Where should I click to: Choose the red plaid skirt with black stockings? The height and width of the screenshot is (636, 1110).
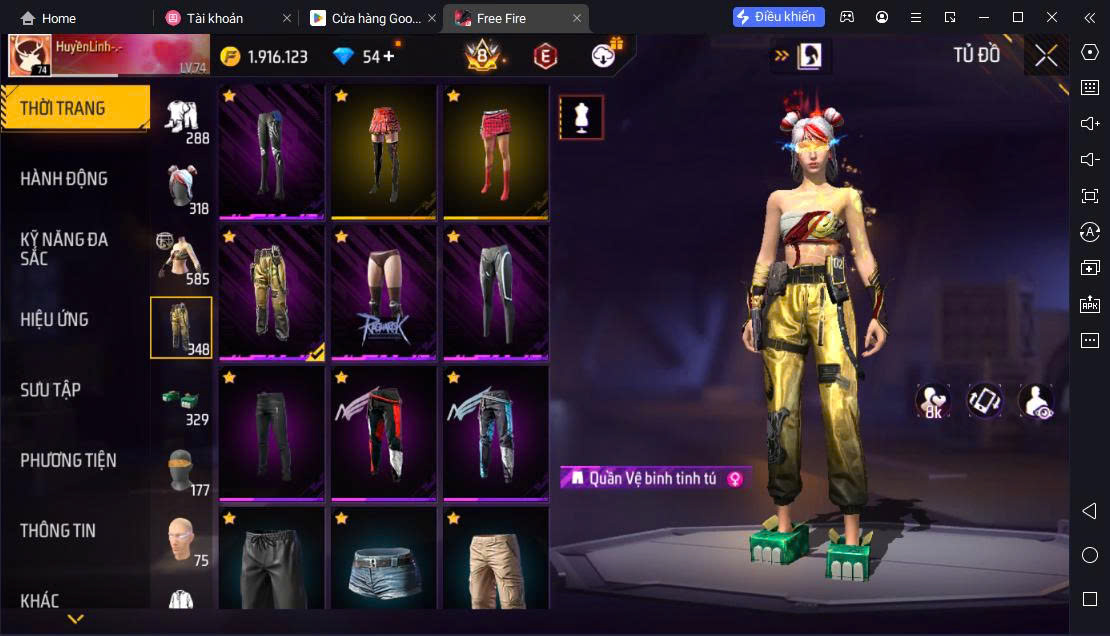(384, 151)
